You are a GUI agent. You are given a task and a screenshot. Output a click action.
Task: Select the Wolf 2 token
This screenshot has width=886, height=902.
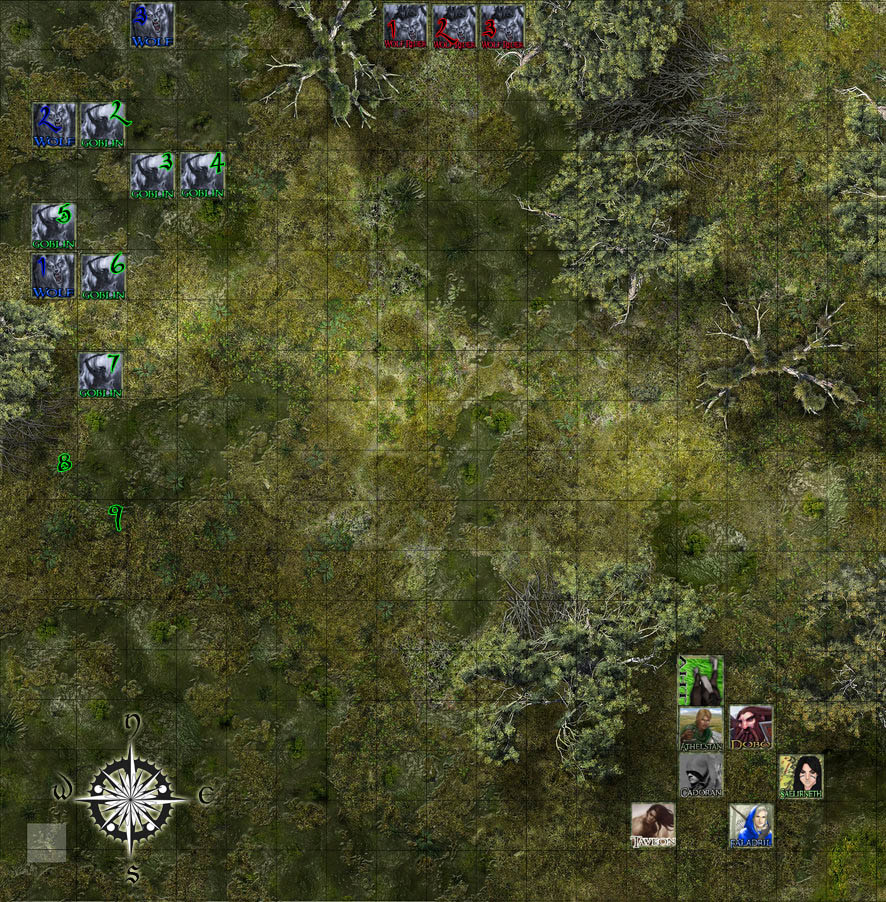(53, 124)
